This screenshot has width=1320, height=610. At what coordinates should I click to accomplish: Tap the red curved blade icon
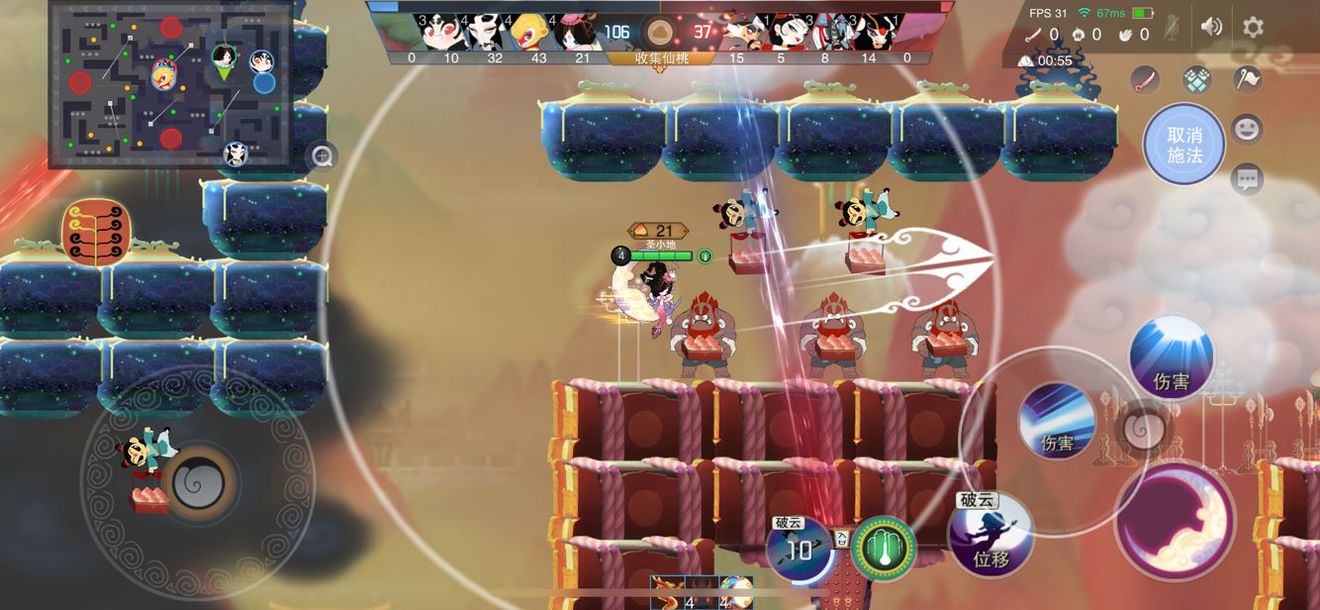pyautogui.click(x=1146, y=80)
